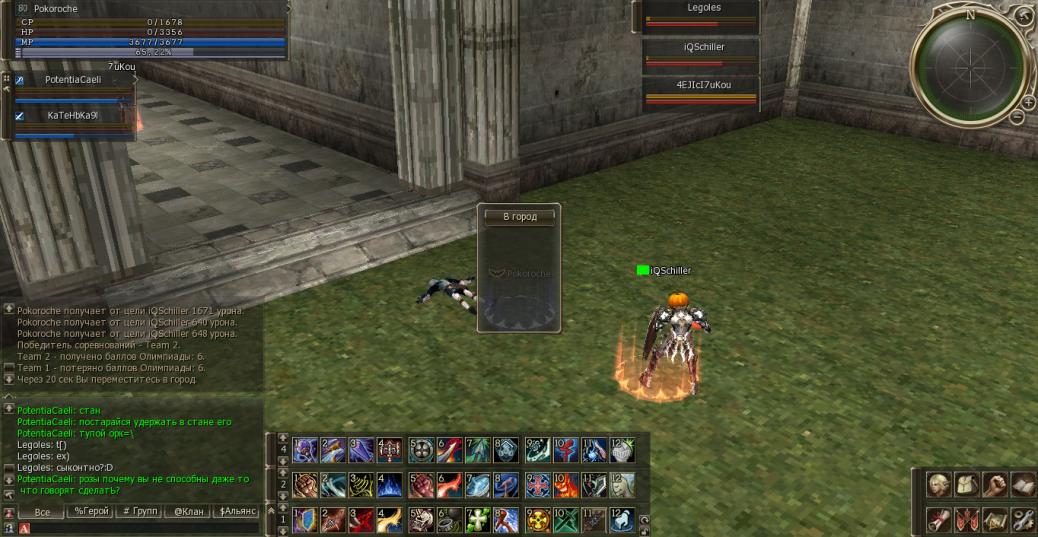The image size is (1038, 537).
Task: Open the actions fist icon
Action: click(x=993, y=485)
